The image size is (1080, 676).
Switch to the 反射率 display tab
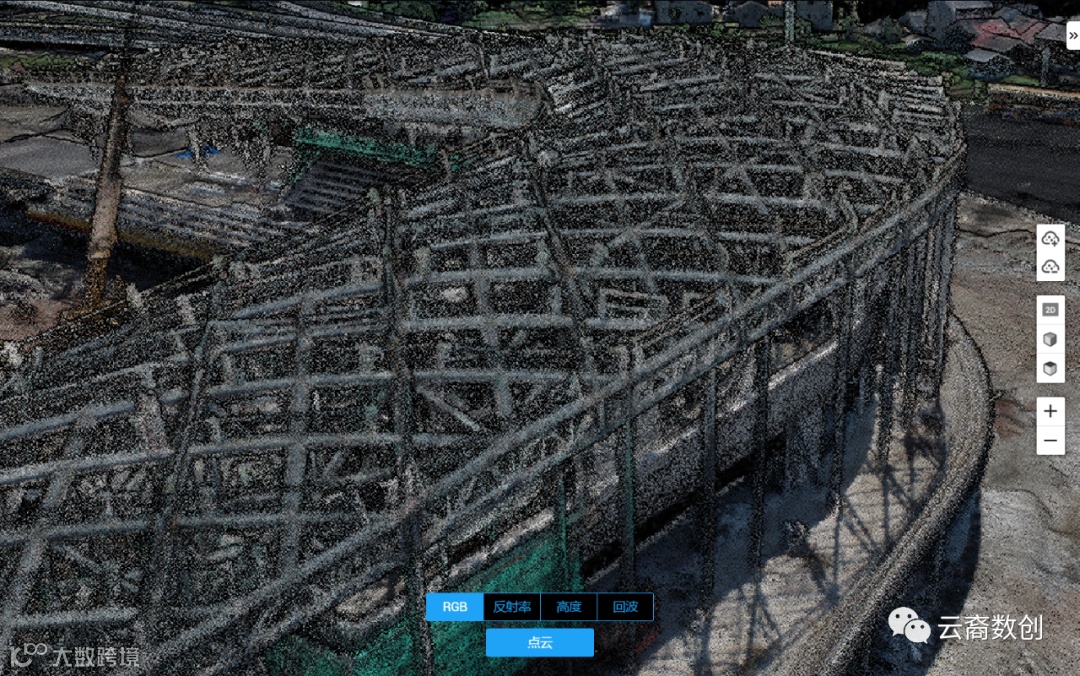pos(512,607)
